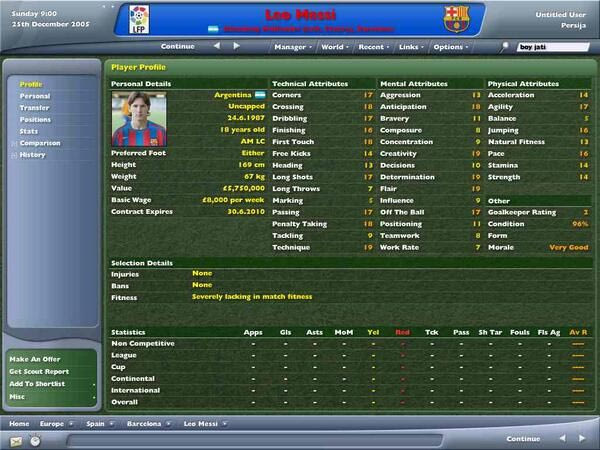Open the Manager dropdown menu
Image resolution: width=600 pixels, height=450 pixels.
pyautogui.click(x=292, y=46)
